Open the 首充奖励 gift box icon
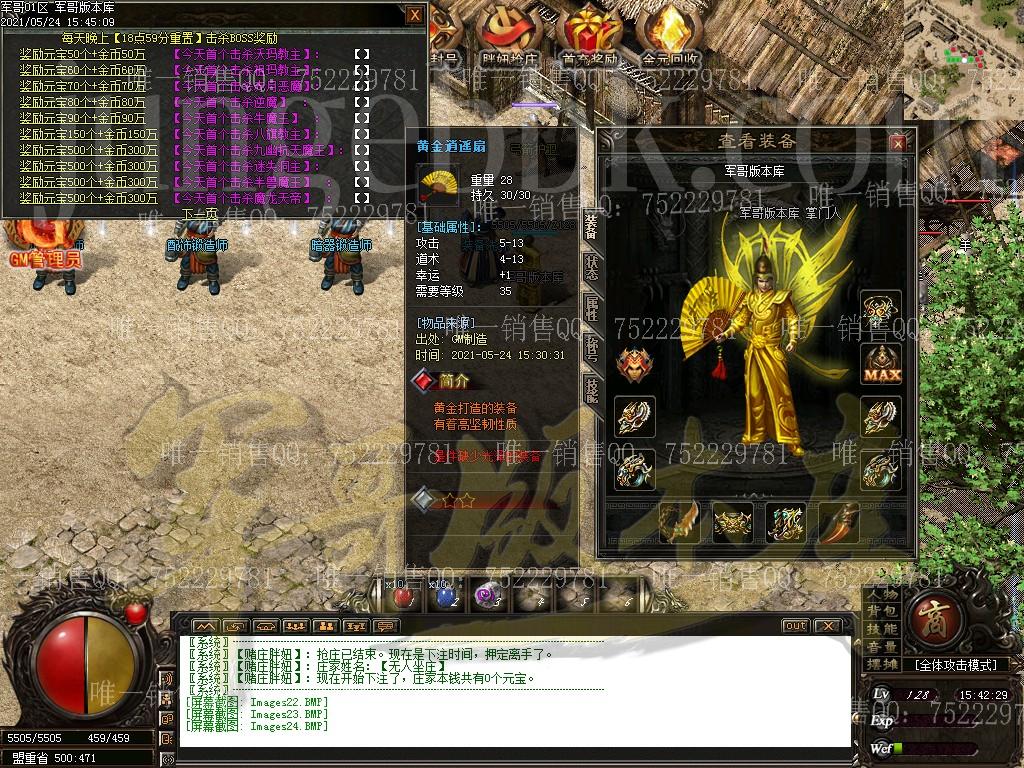1024x768 pixels. click(589, 36)
